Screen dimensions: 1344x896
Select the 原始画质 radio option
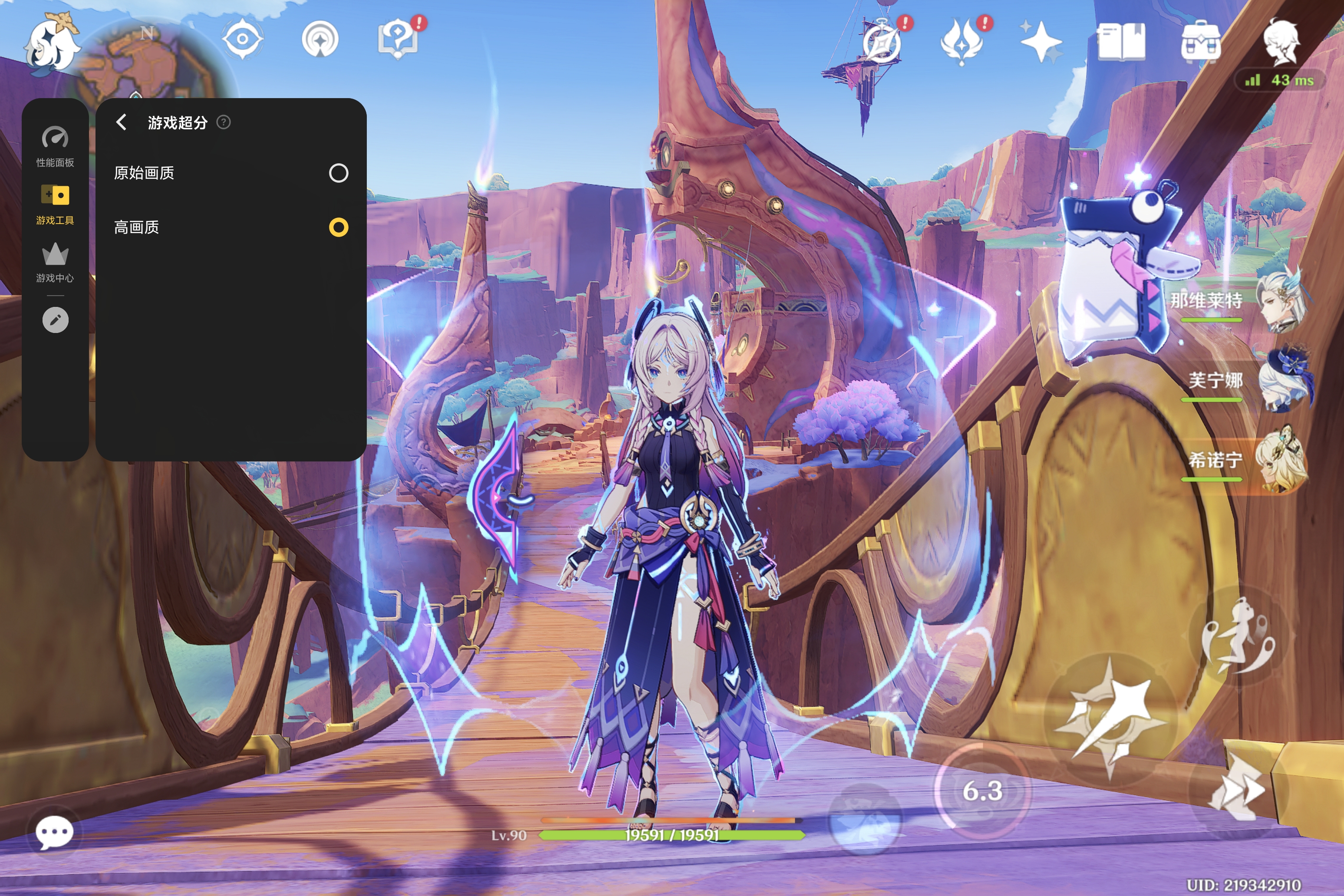pos(338,173)
